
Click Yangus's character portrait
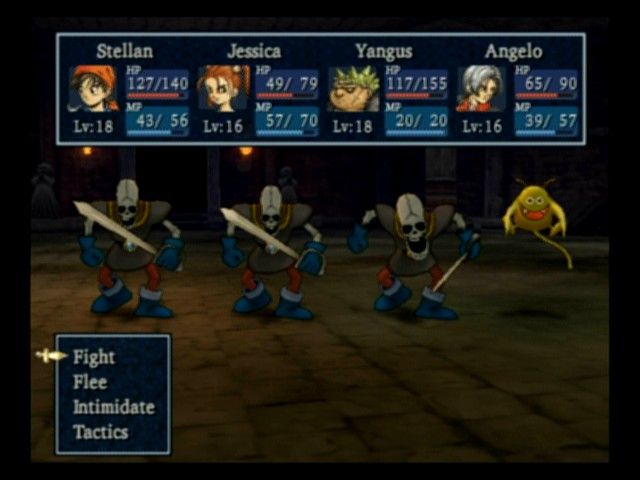click(x=352, y=89)
